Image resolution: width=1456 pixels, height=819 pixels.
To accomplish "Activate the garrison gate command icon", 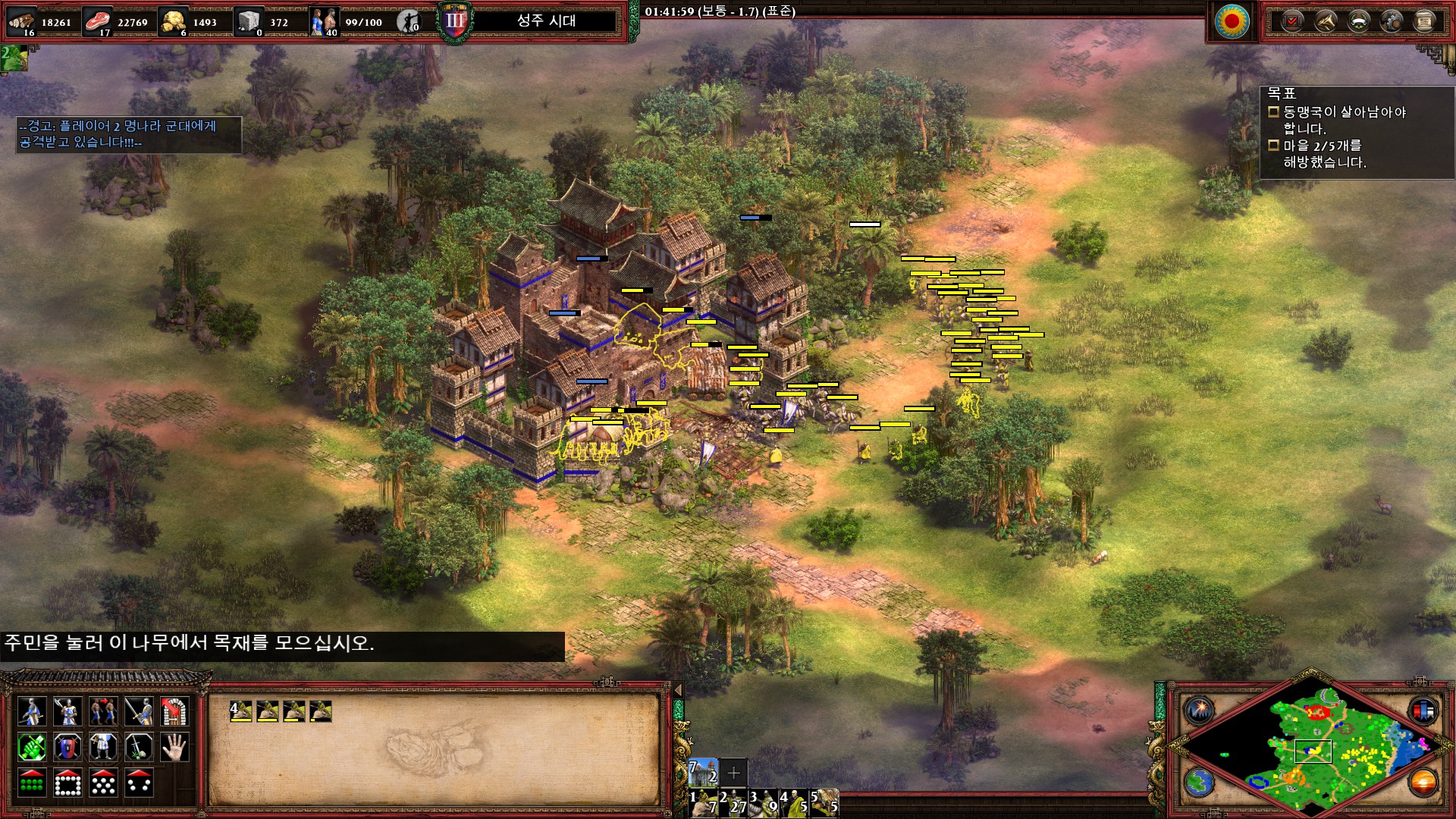I will click(174, 711).
